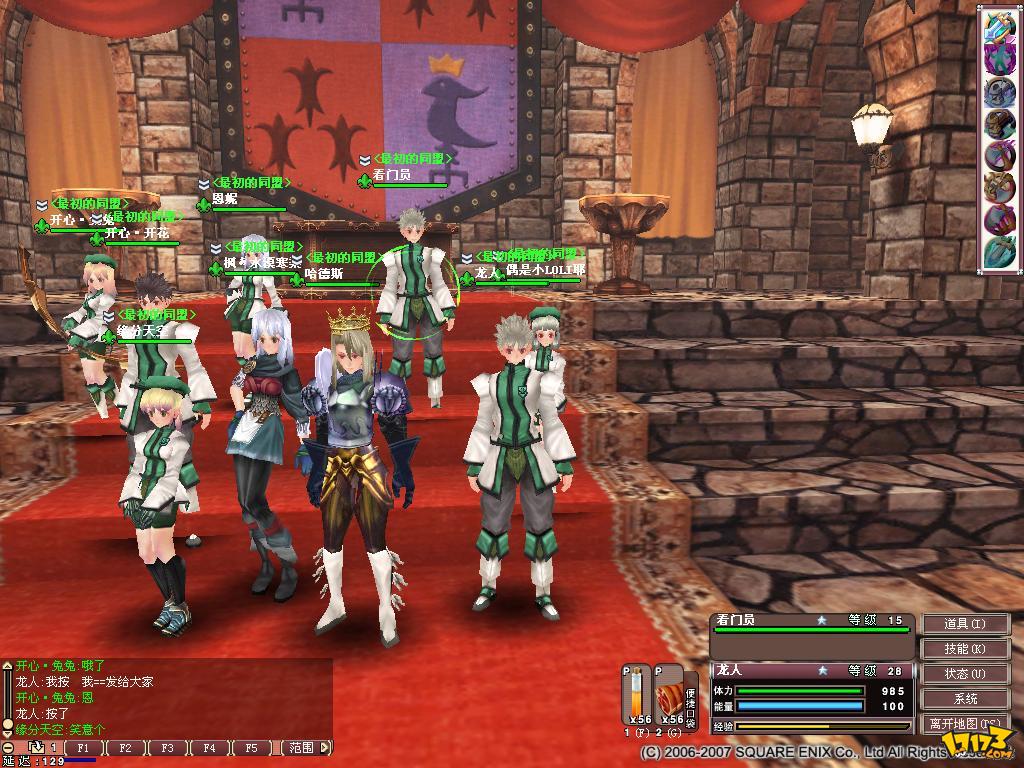Open the 系统 system menu

[965, 699]
